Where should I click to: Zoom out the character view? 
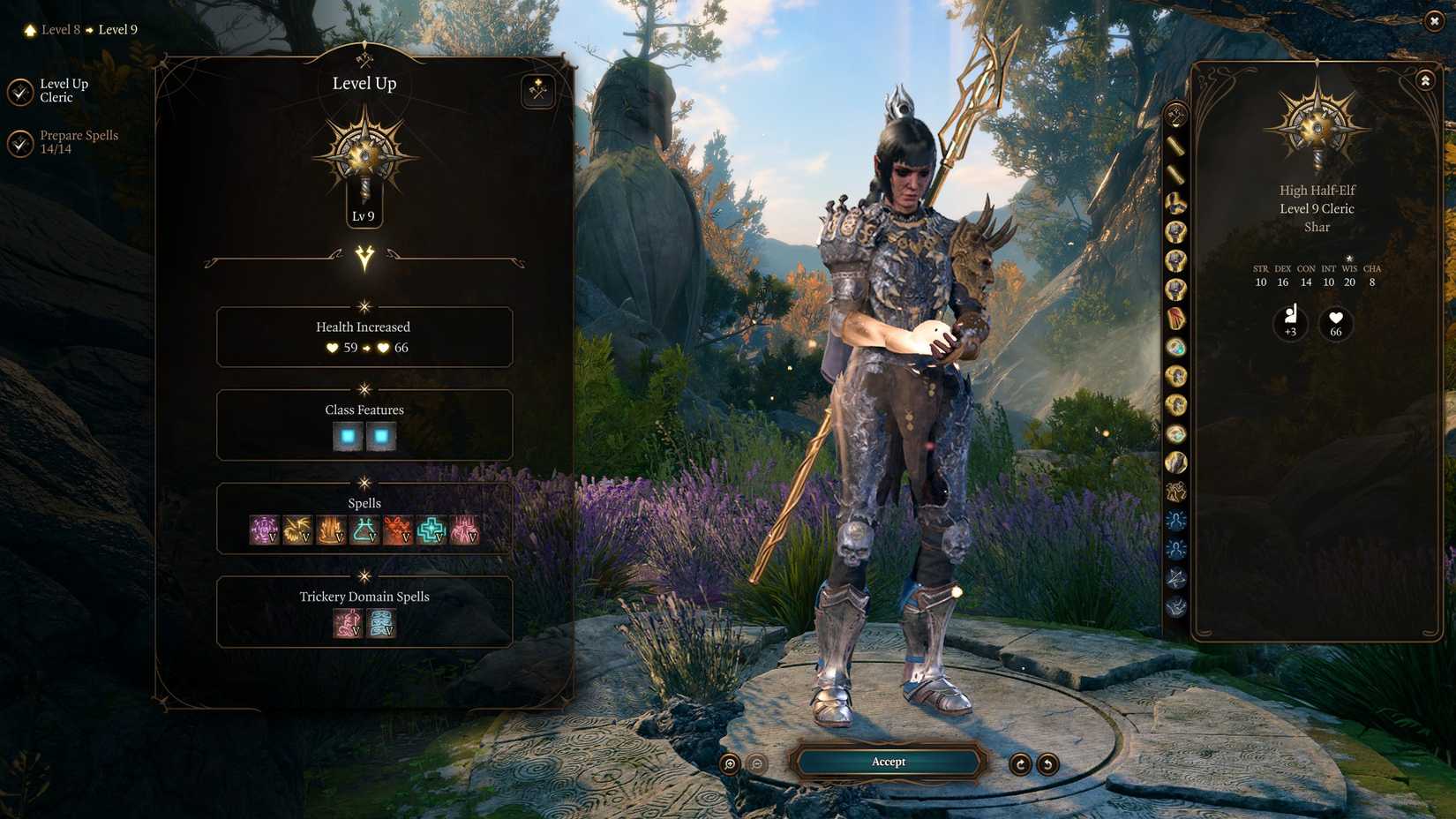tap(757, 764)
